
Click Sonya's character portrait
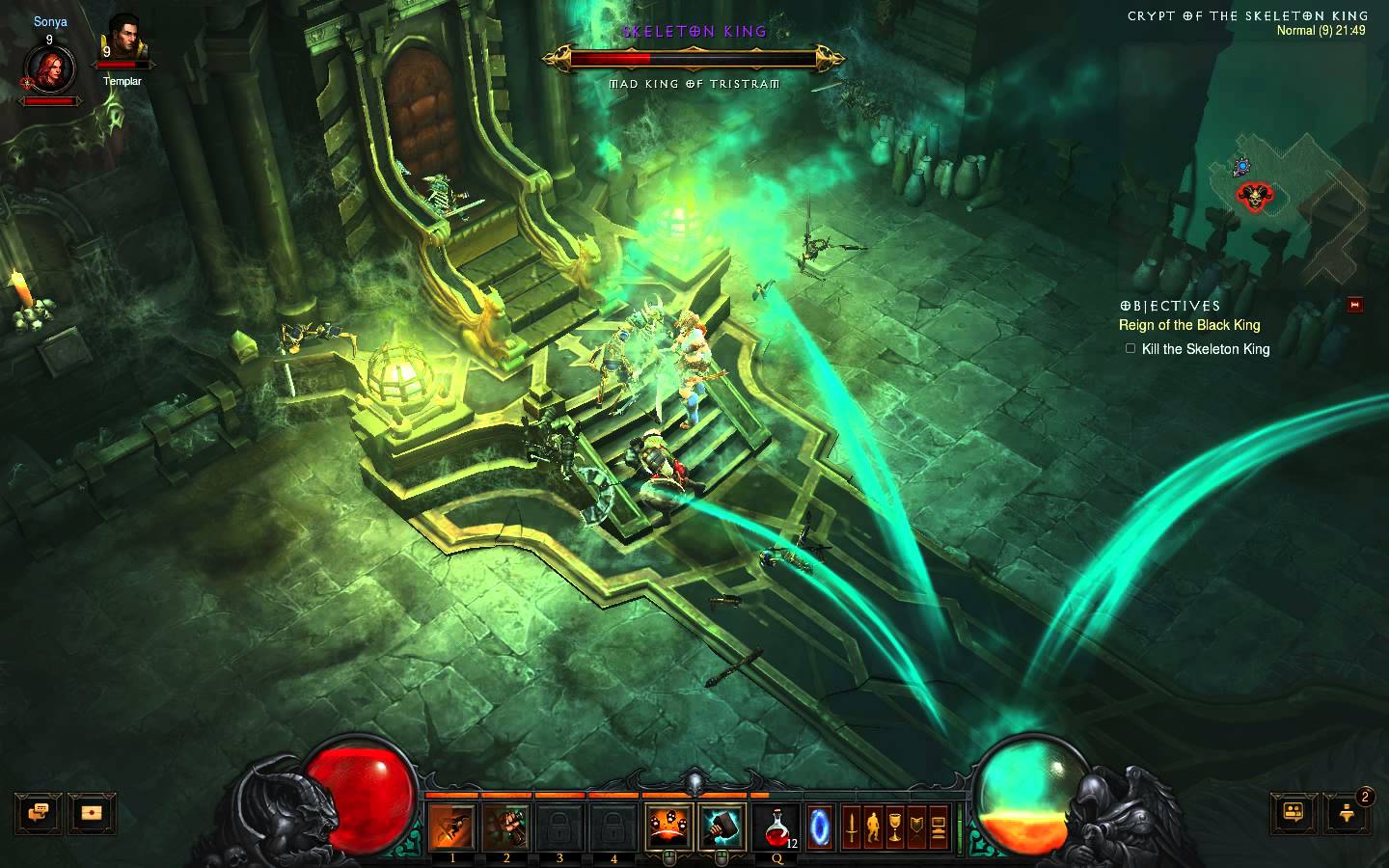click(49, 68)
